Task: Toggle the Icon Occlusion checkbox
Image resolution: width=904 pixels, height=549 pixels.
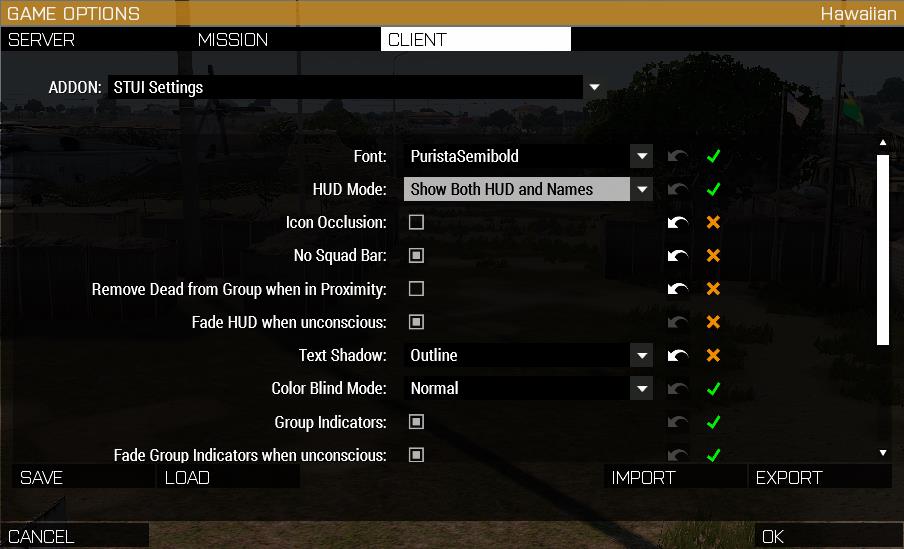Action: tap(417, 222)
